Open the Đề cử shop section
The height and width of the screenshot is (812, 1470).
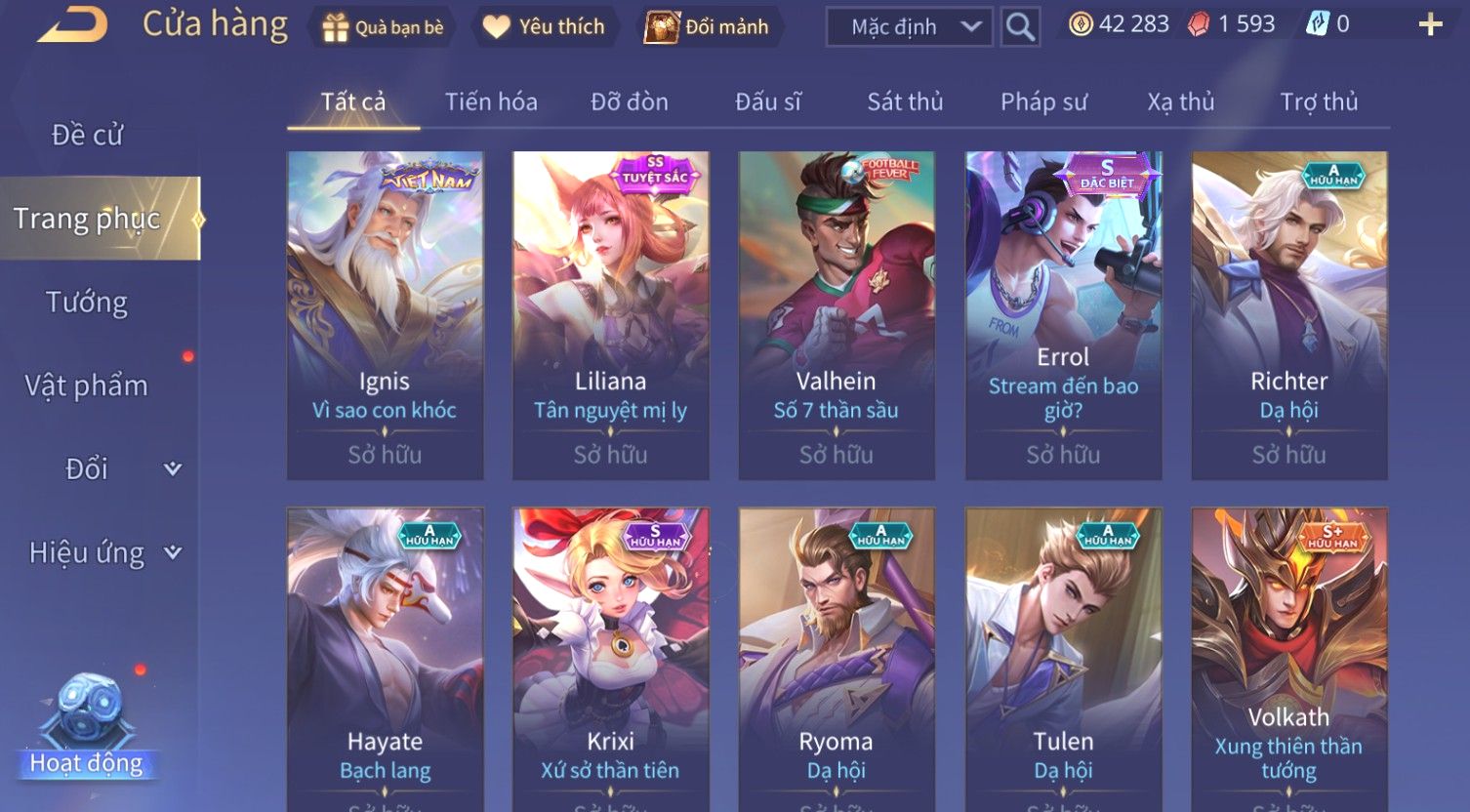(x=87, y=135)
